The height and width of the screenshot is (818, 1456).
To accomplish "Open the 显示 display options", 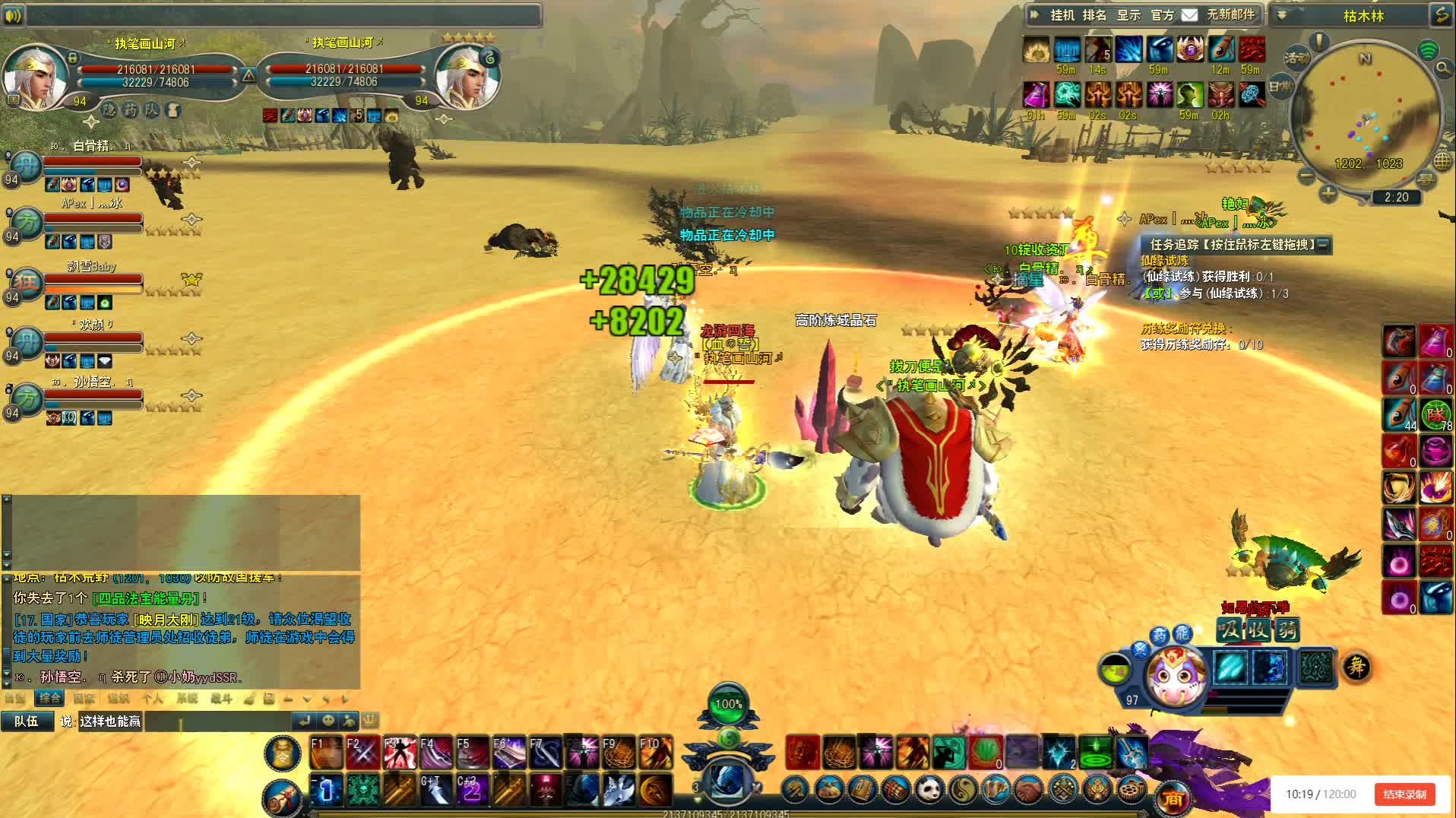I will pyautogui.click(x=1128, y=14).
